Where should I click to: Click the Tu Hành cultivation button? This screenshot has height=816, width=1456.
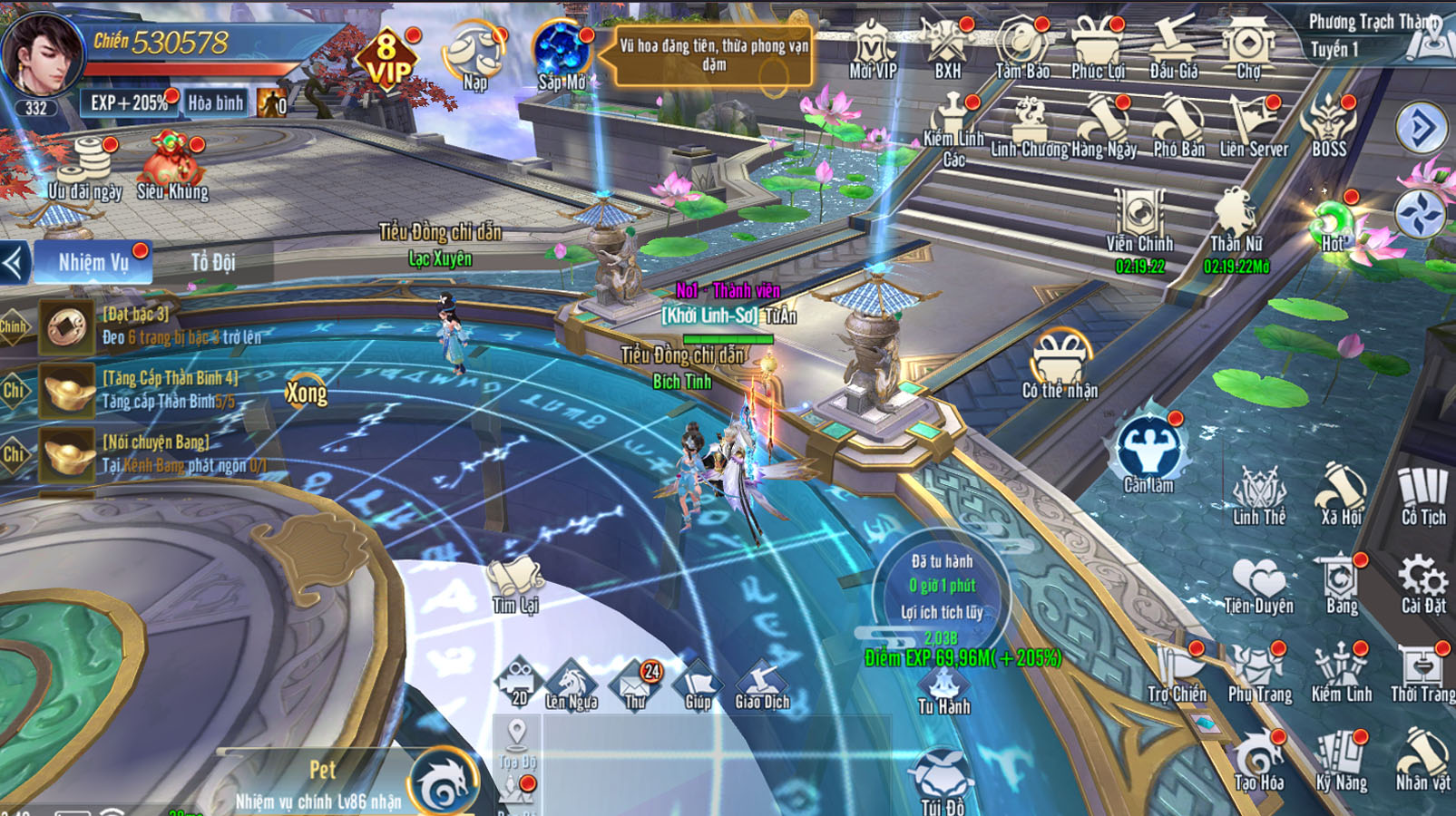click(943, 691)
